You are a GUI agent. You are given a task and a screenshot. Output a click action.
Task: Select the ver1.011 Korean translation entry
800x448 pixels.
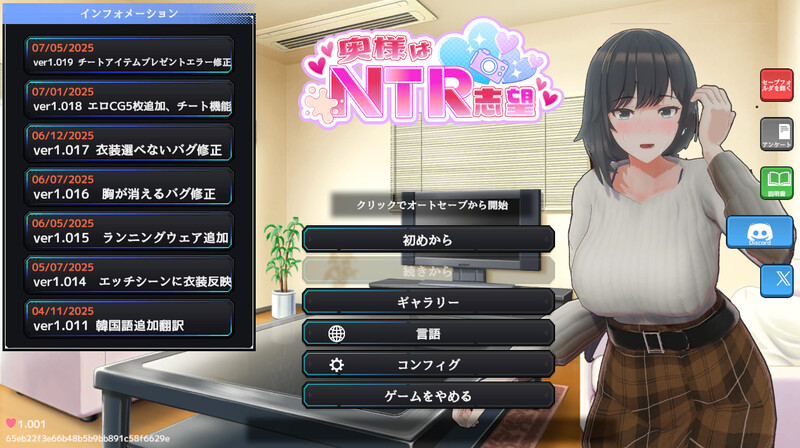(x=131, y=319)
